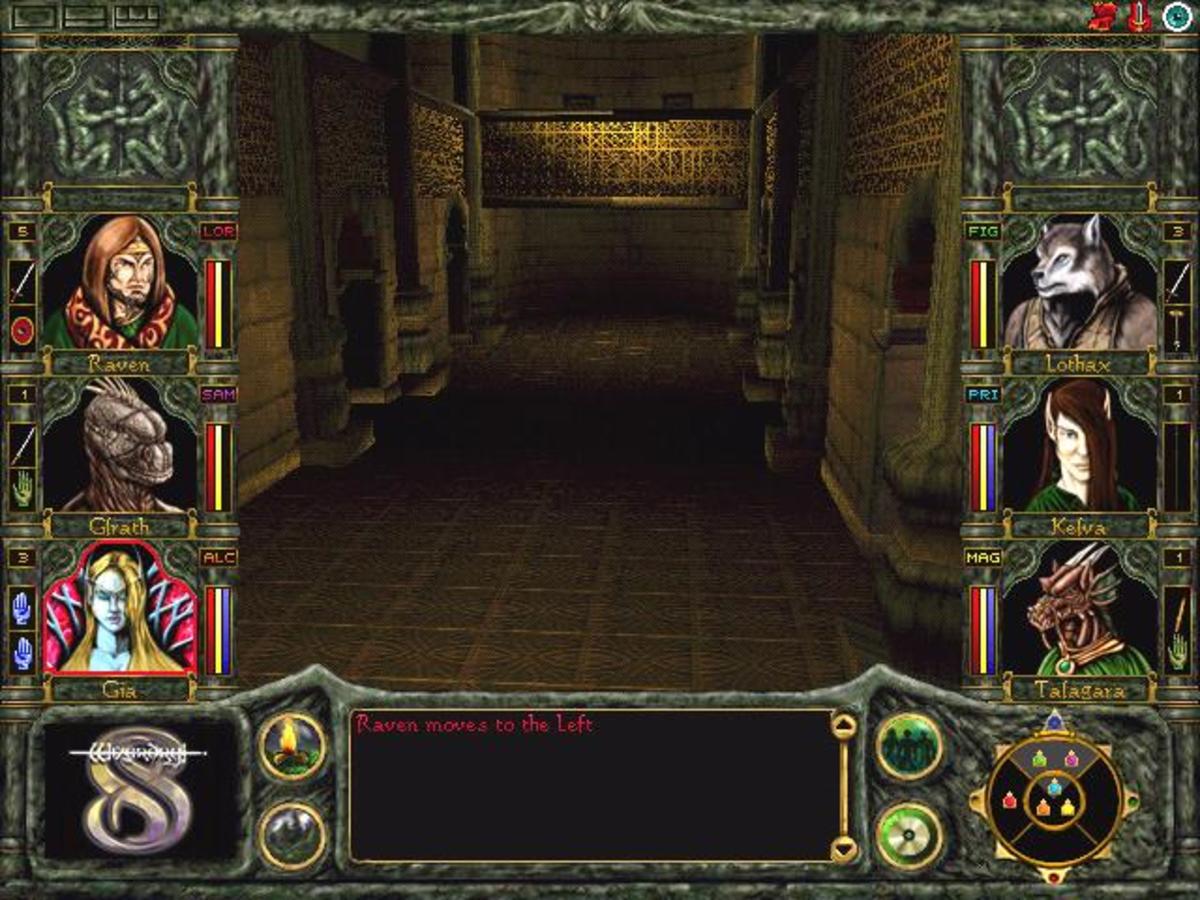Select Glrath's lizard portrait
1200x900 pixels.
click(x=120, y=445)
